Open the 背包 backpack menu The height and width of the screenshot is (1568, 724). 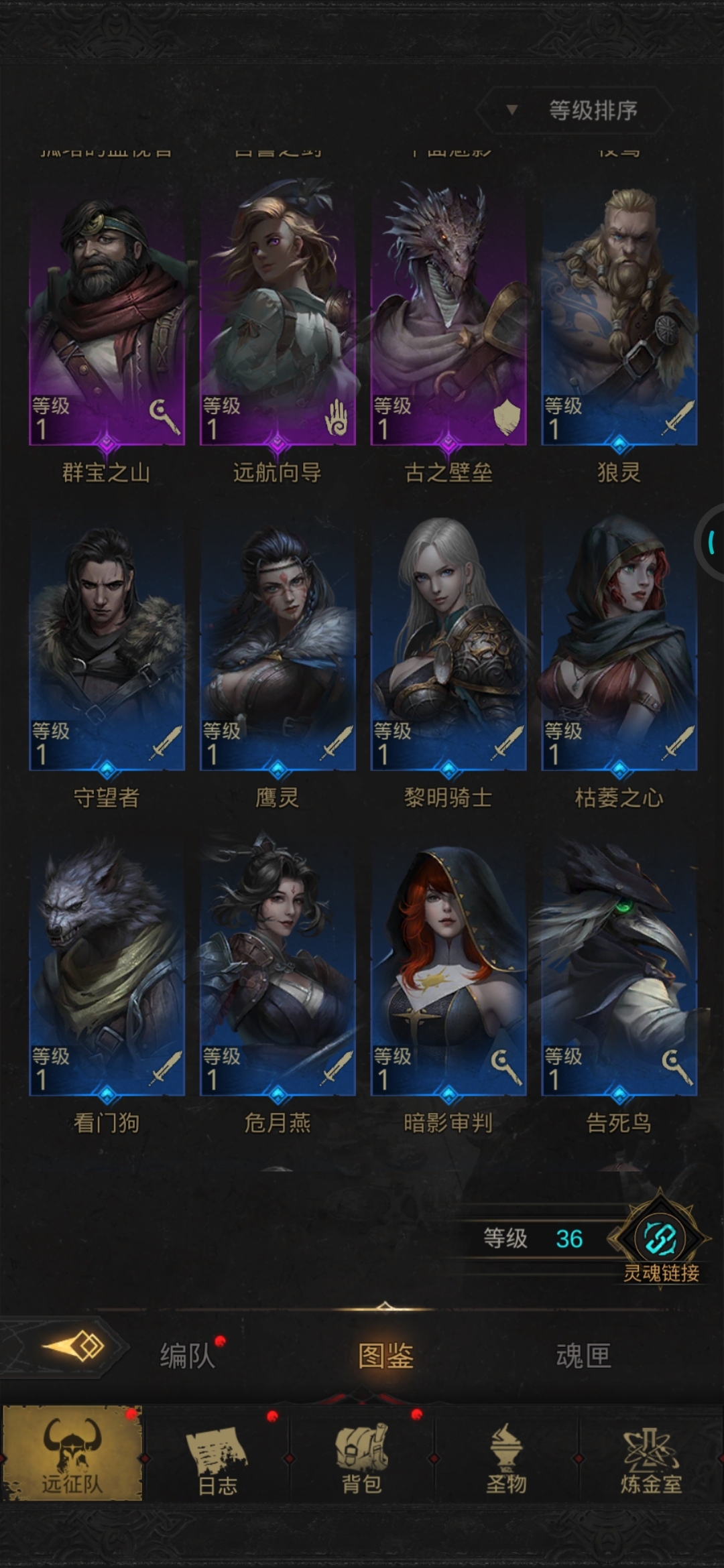pyautogui.click(x=362, y=1455)
